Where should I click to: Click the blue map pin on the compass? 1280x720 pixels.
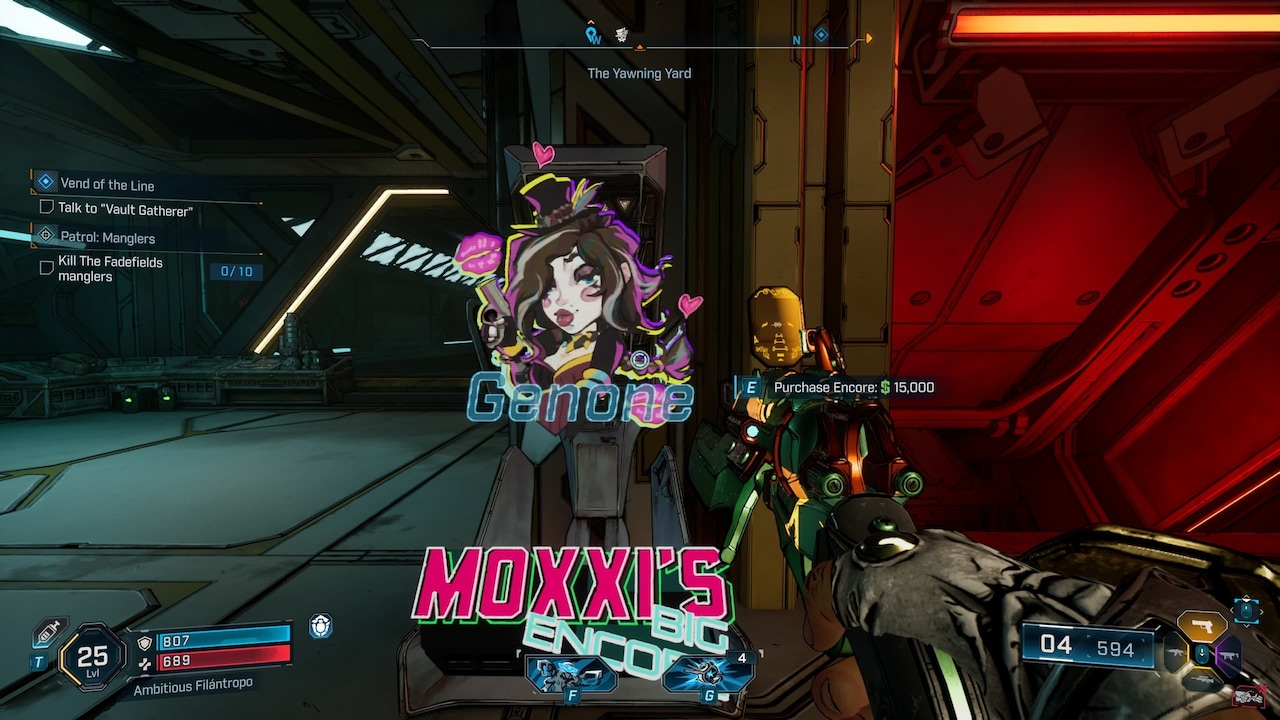click(x=593, y=36)
